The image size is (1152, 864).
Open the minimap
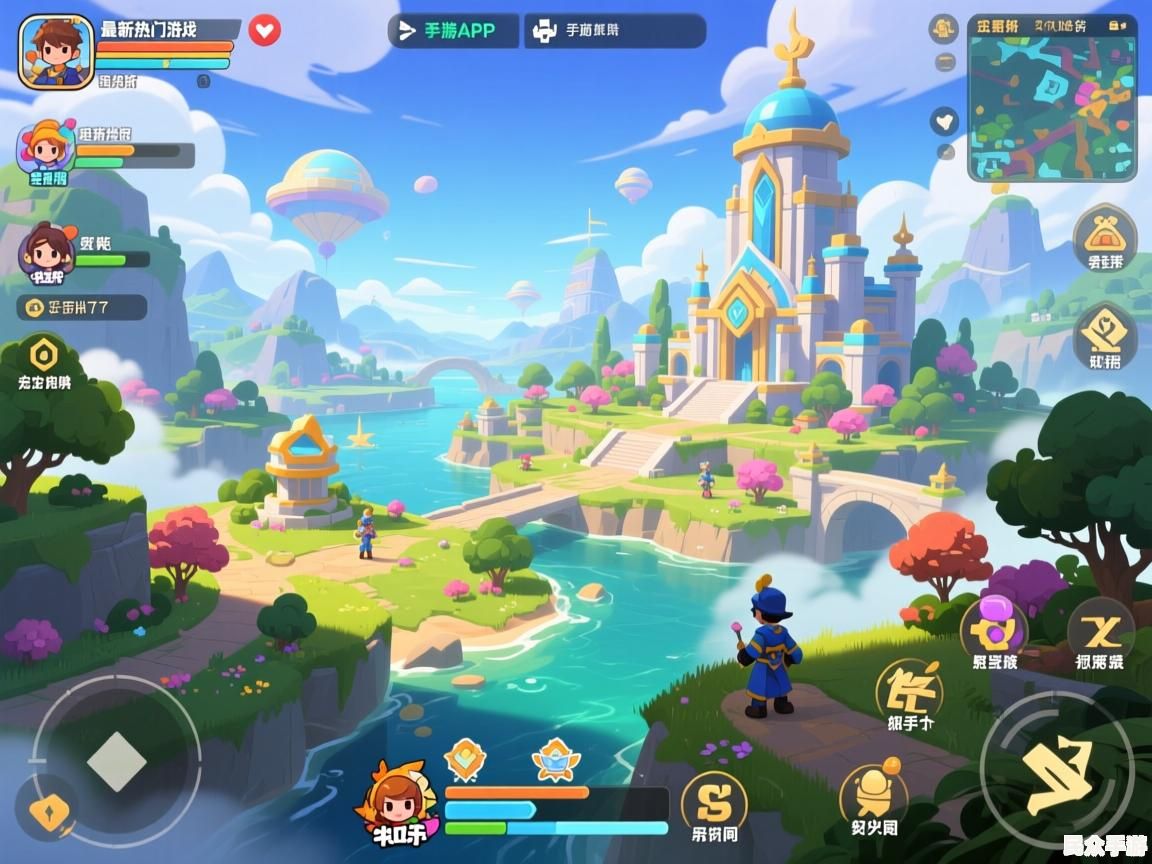coord(1052,97)
